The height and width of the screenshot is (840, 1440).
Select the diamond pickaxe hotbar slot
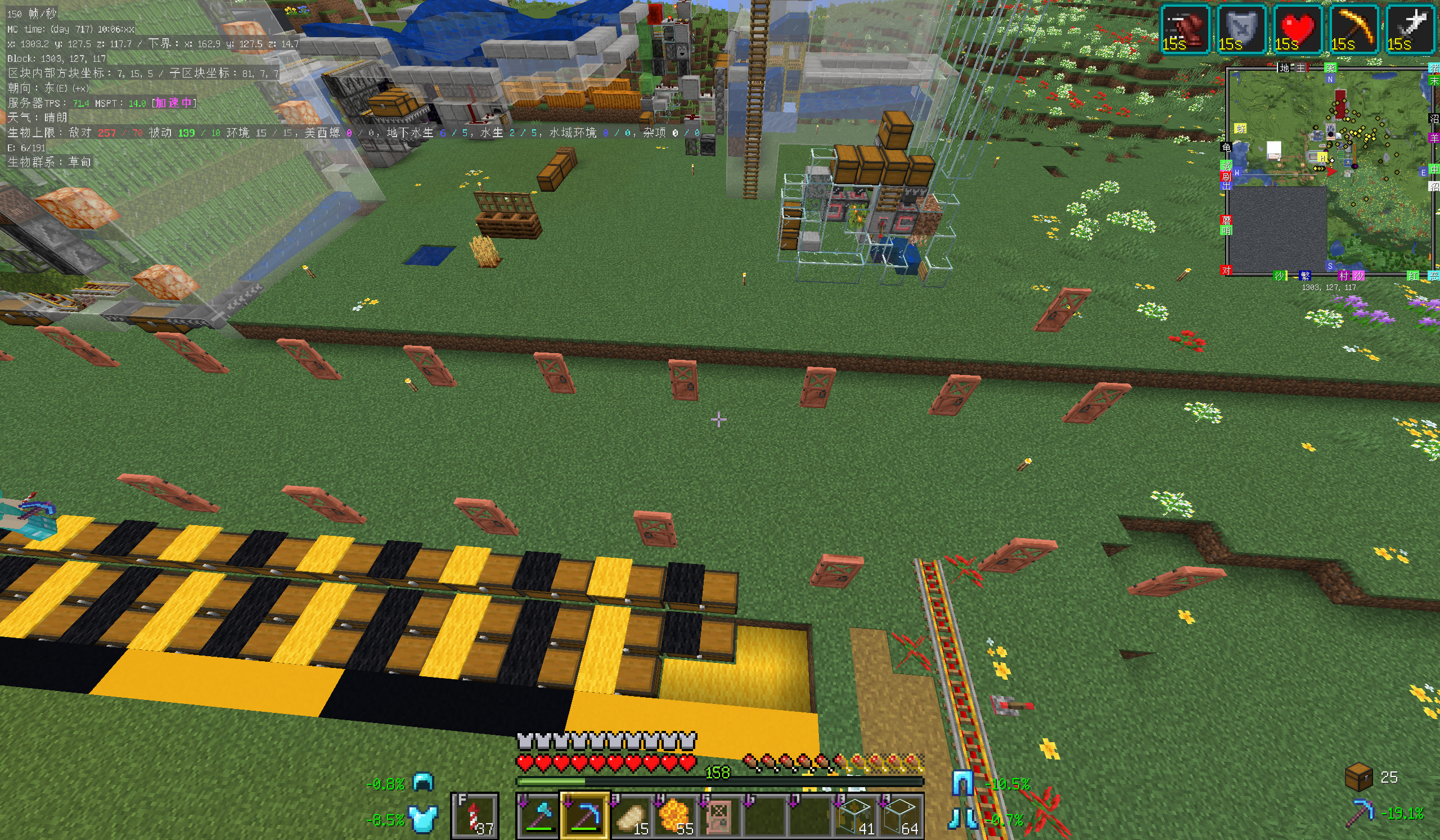[x=584, y=815]
